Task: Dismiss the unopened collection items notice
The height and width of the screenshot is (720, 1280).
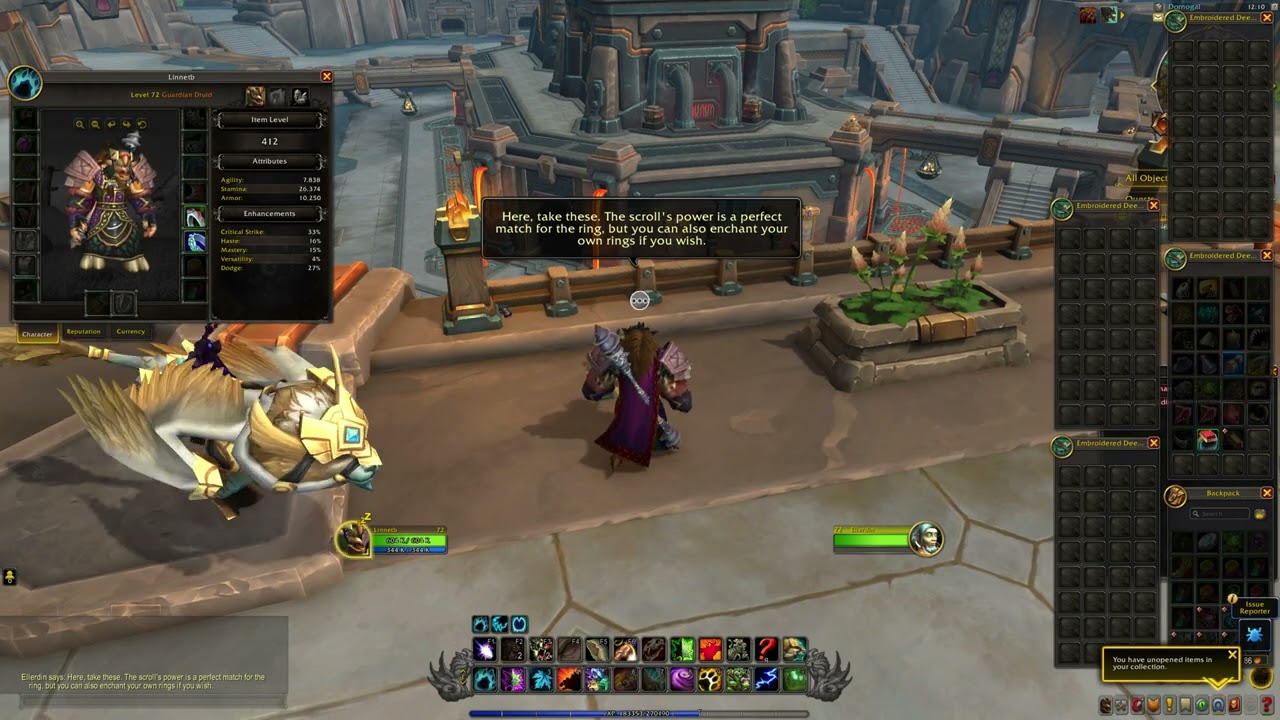Action: click(1232, 656)
